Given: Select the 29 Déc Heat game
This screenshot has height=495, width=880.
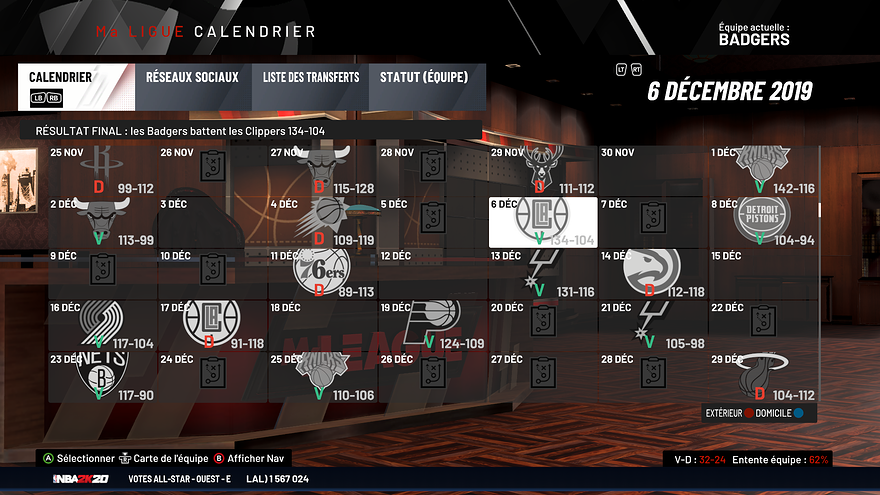Looking at the screenshot, I should [763, 376].
